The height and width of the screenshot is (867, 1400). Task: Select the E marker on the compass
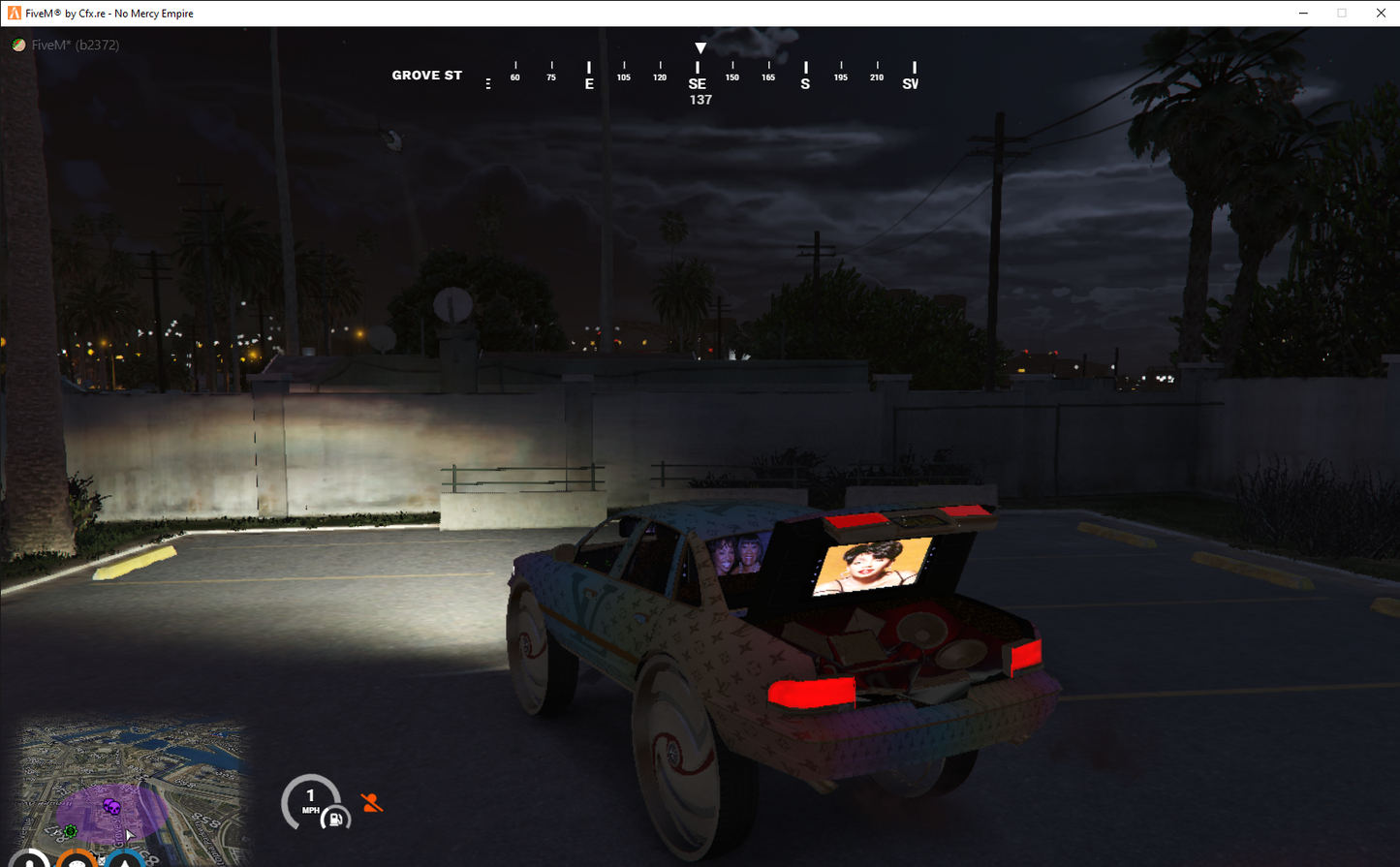click(589, 84)
